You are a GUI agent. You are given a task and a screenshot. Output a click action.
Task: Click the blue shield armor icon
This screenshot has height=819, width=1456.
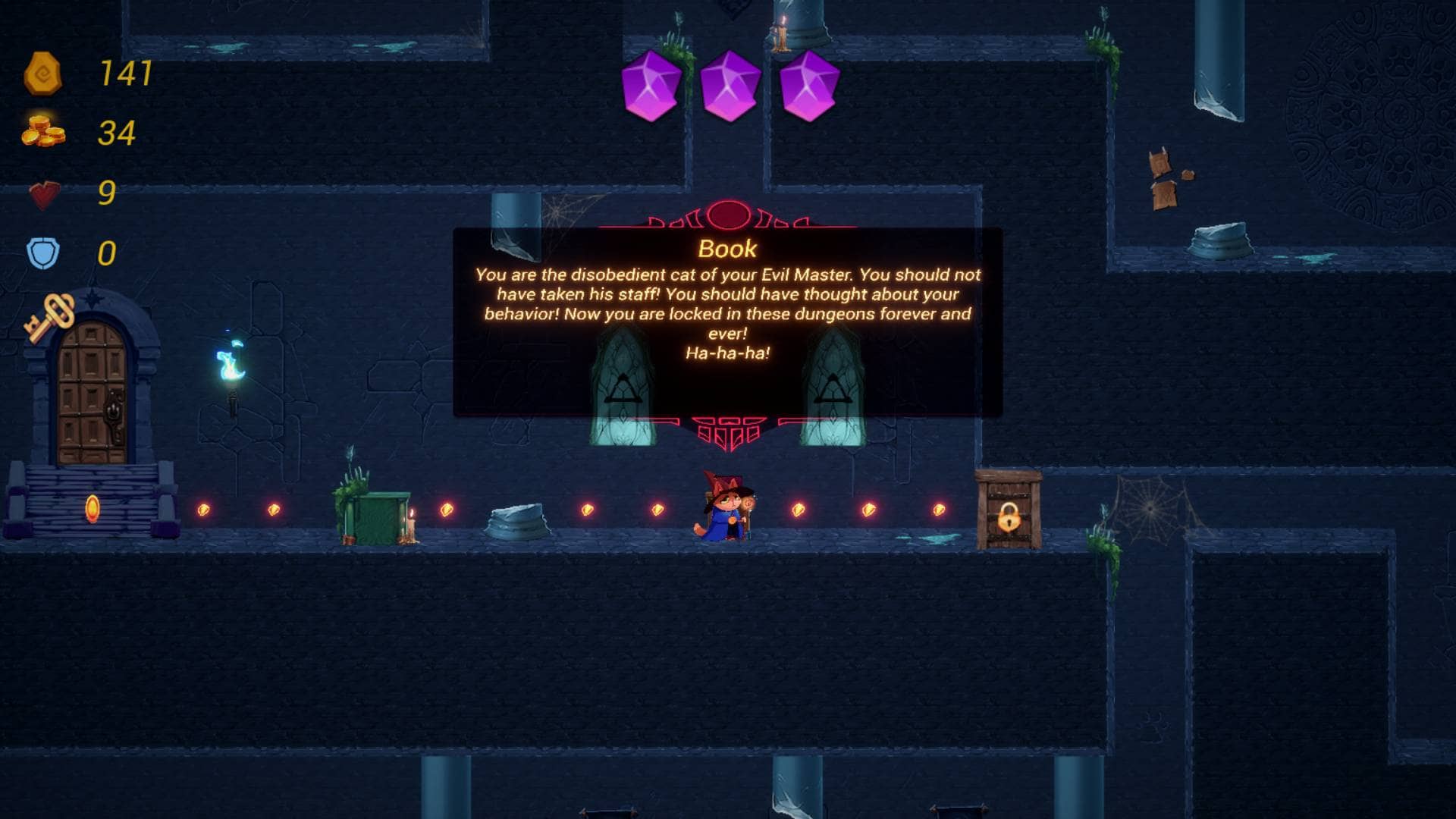[43, 253]
